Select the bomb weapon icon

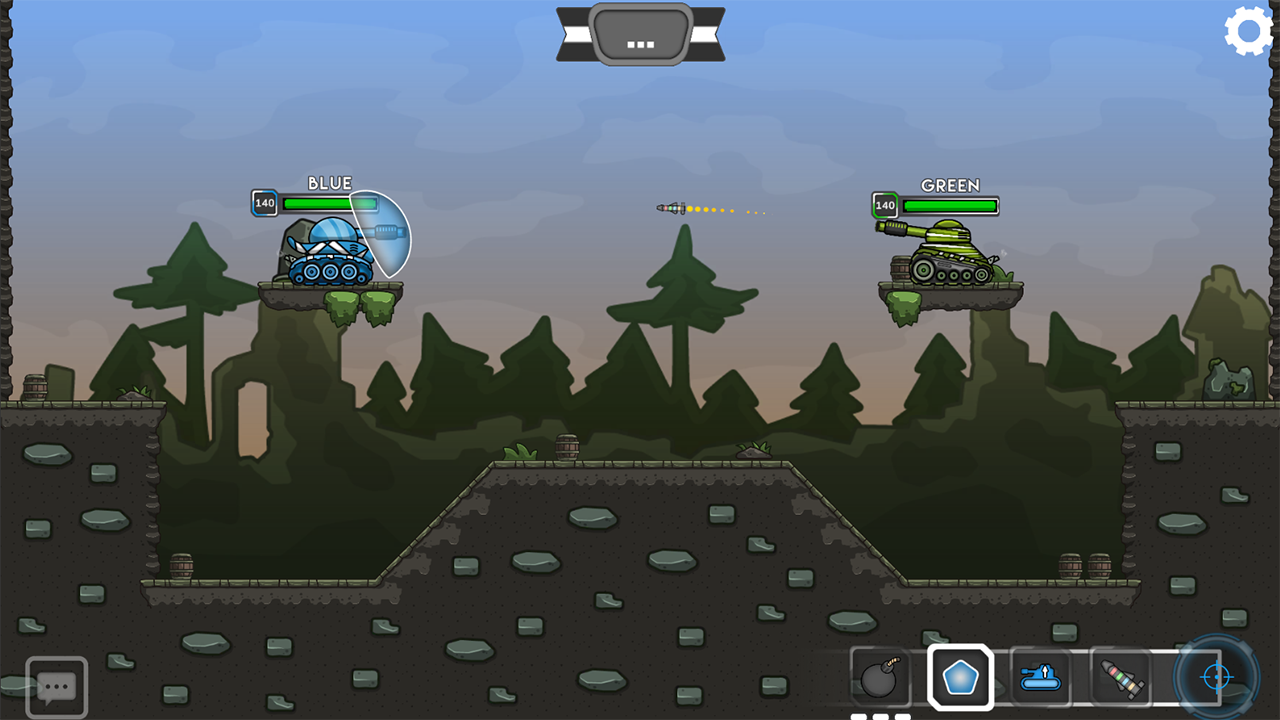pyautogui.click(x=880, y=677)
